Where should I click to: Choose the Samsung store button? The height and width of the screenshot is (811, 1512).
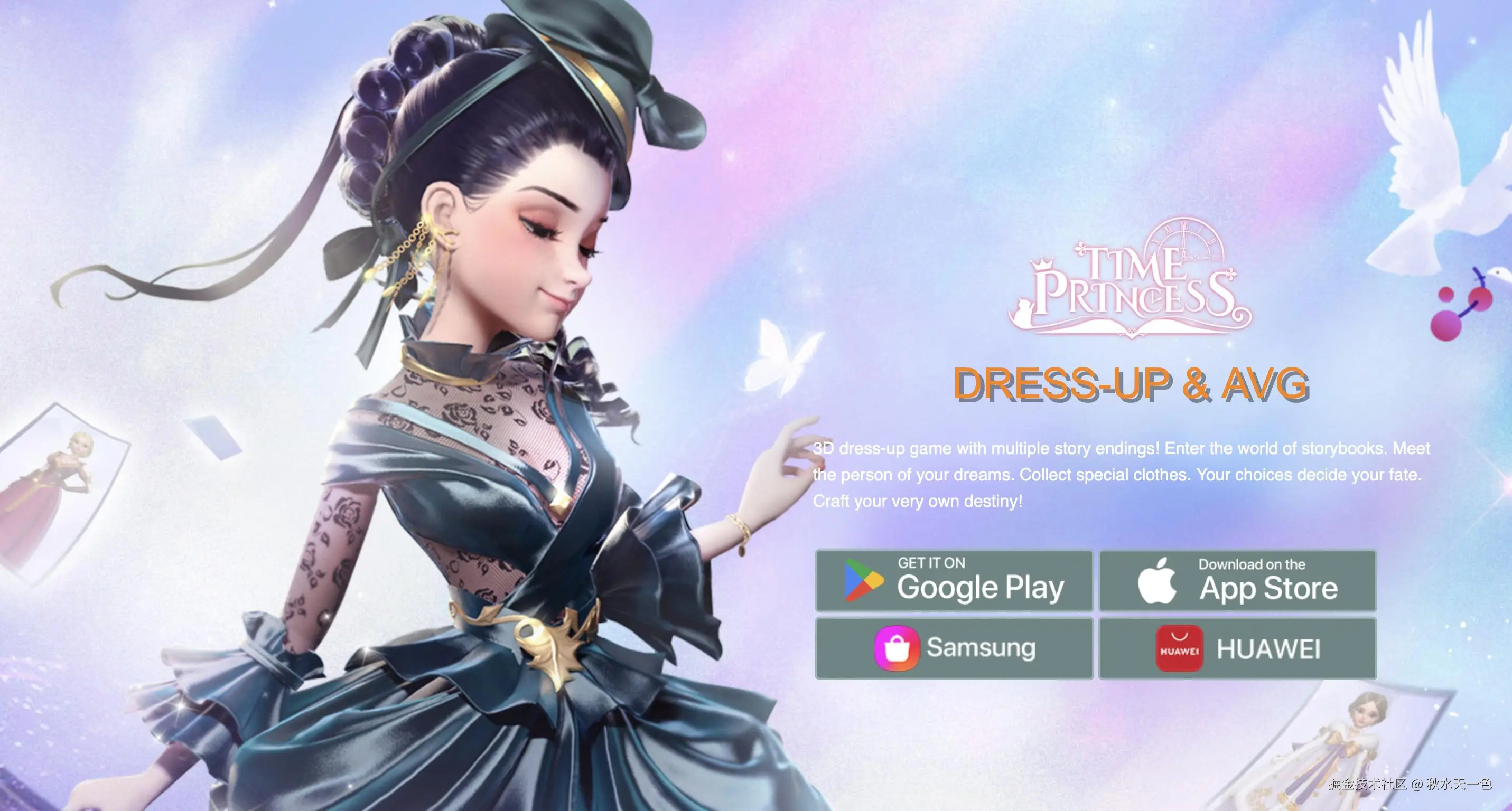pos(954,648)
